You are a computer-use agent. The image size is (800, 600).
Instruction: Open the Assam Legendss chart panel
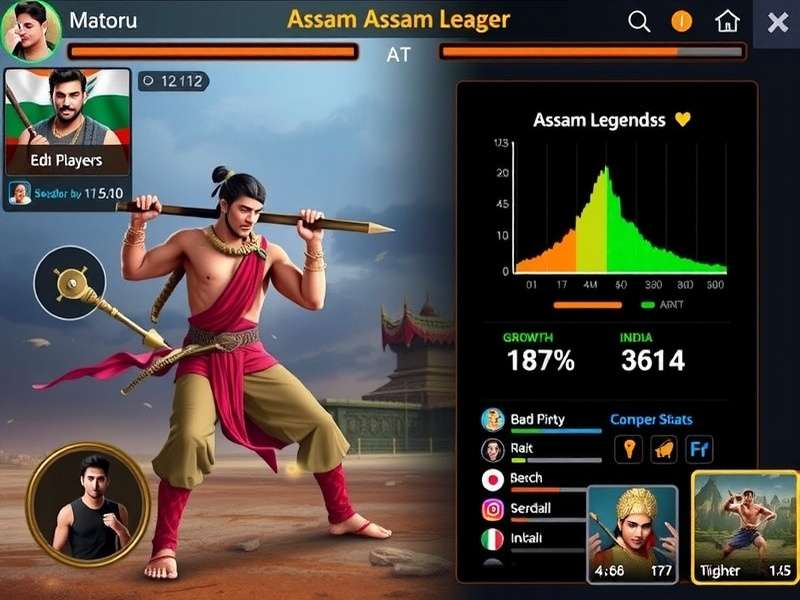606,200
